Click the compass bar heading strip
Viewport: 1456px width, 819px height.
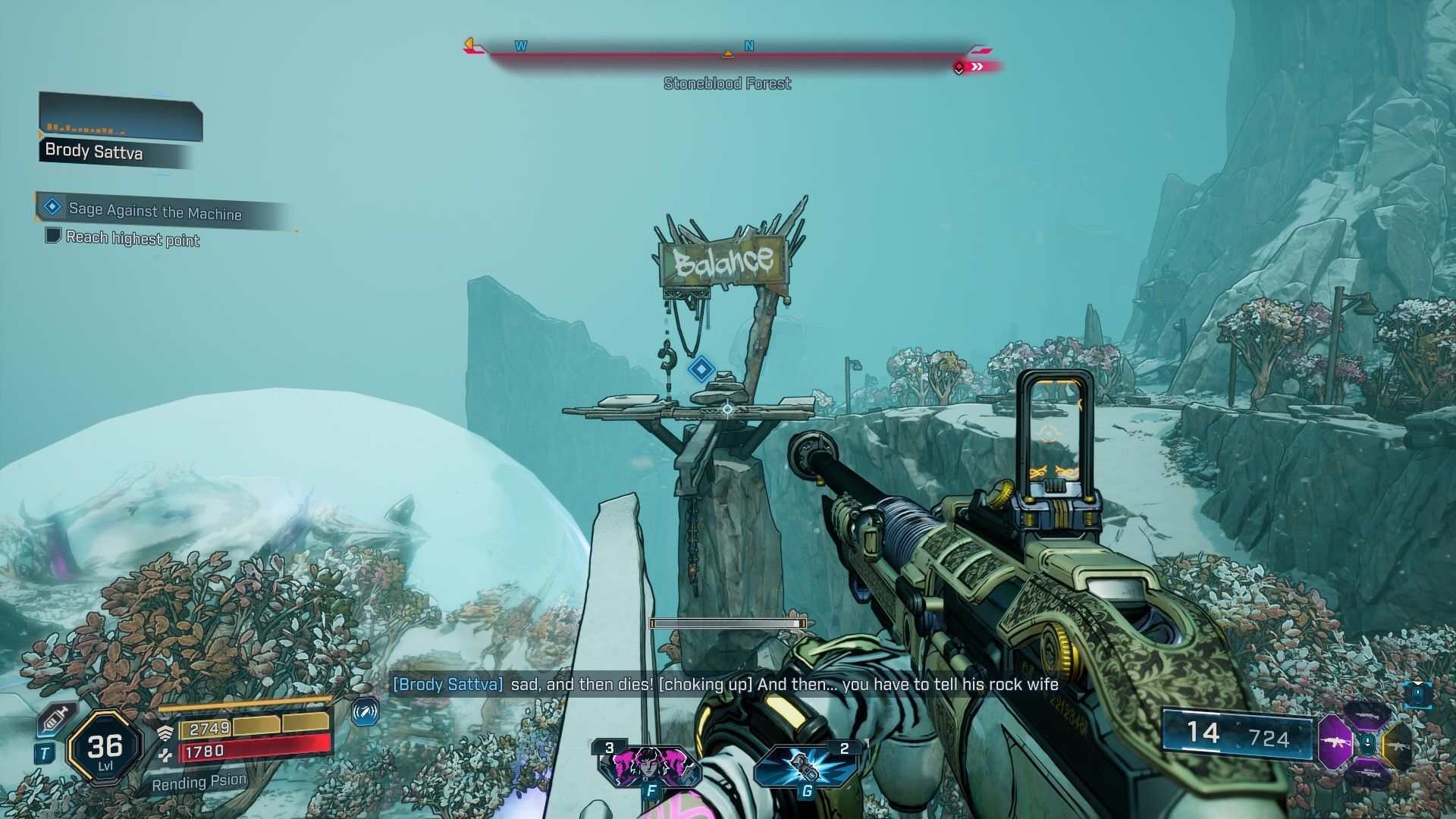pyautogui.click(x=726, y=54)
